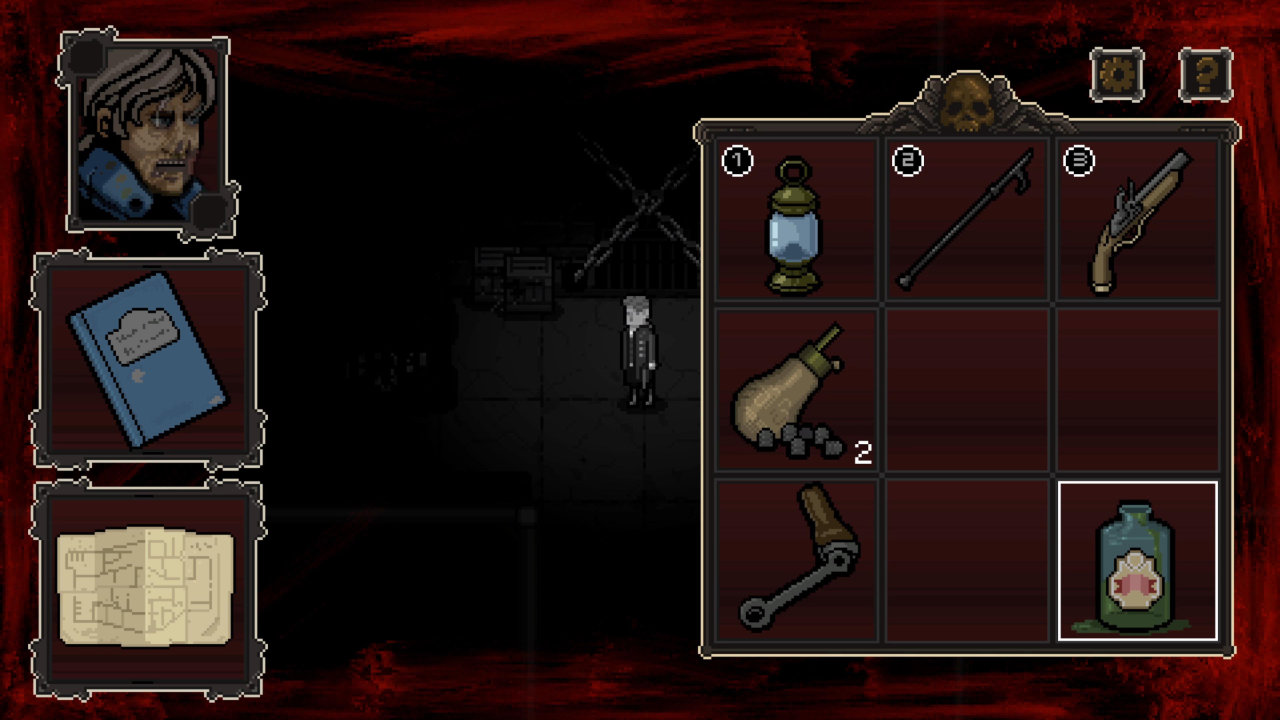Select the oil lantern in slot 1

tap(795, 225)
